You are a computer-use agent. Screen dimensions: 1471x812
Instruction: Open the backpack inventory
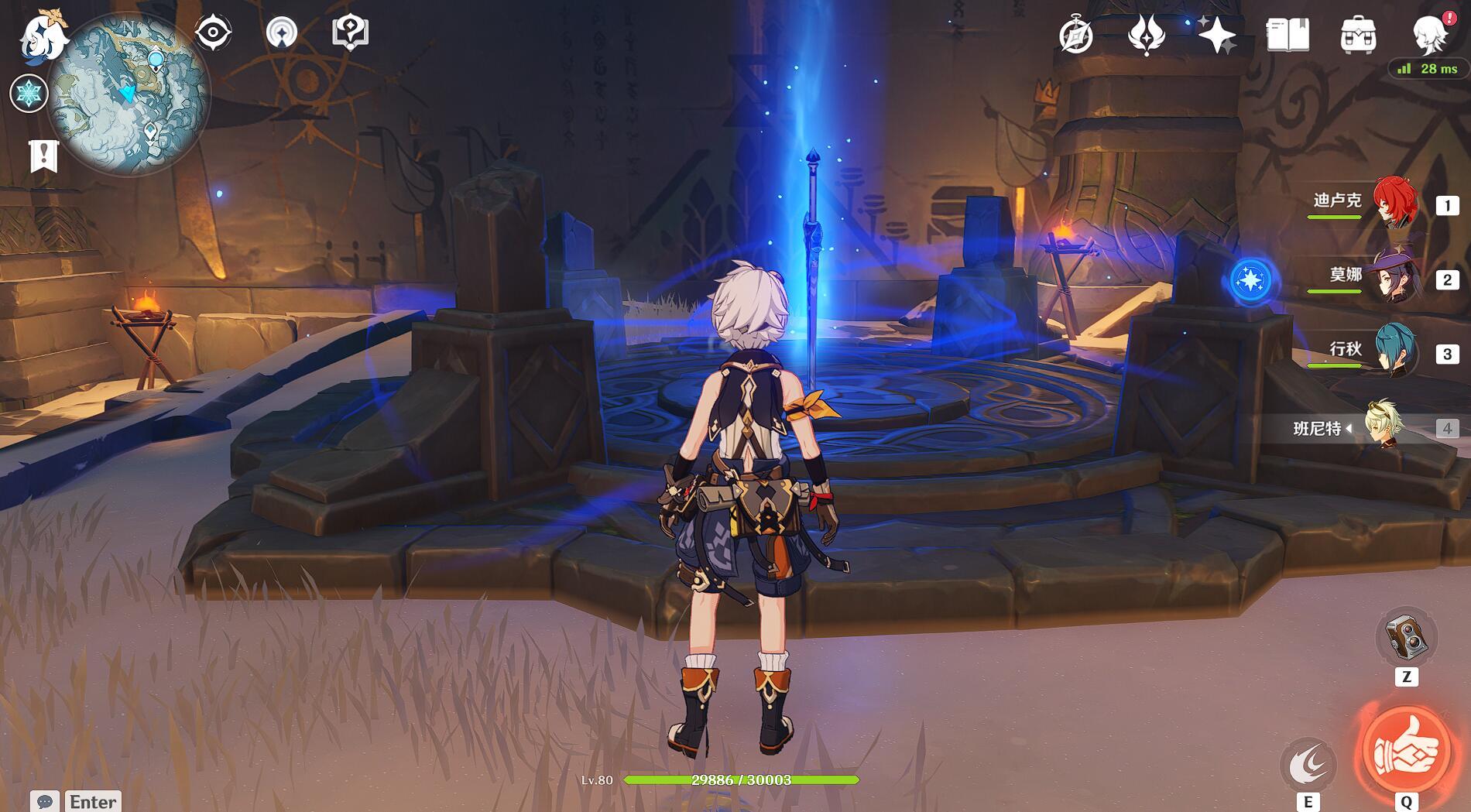coord(1357,35)
